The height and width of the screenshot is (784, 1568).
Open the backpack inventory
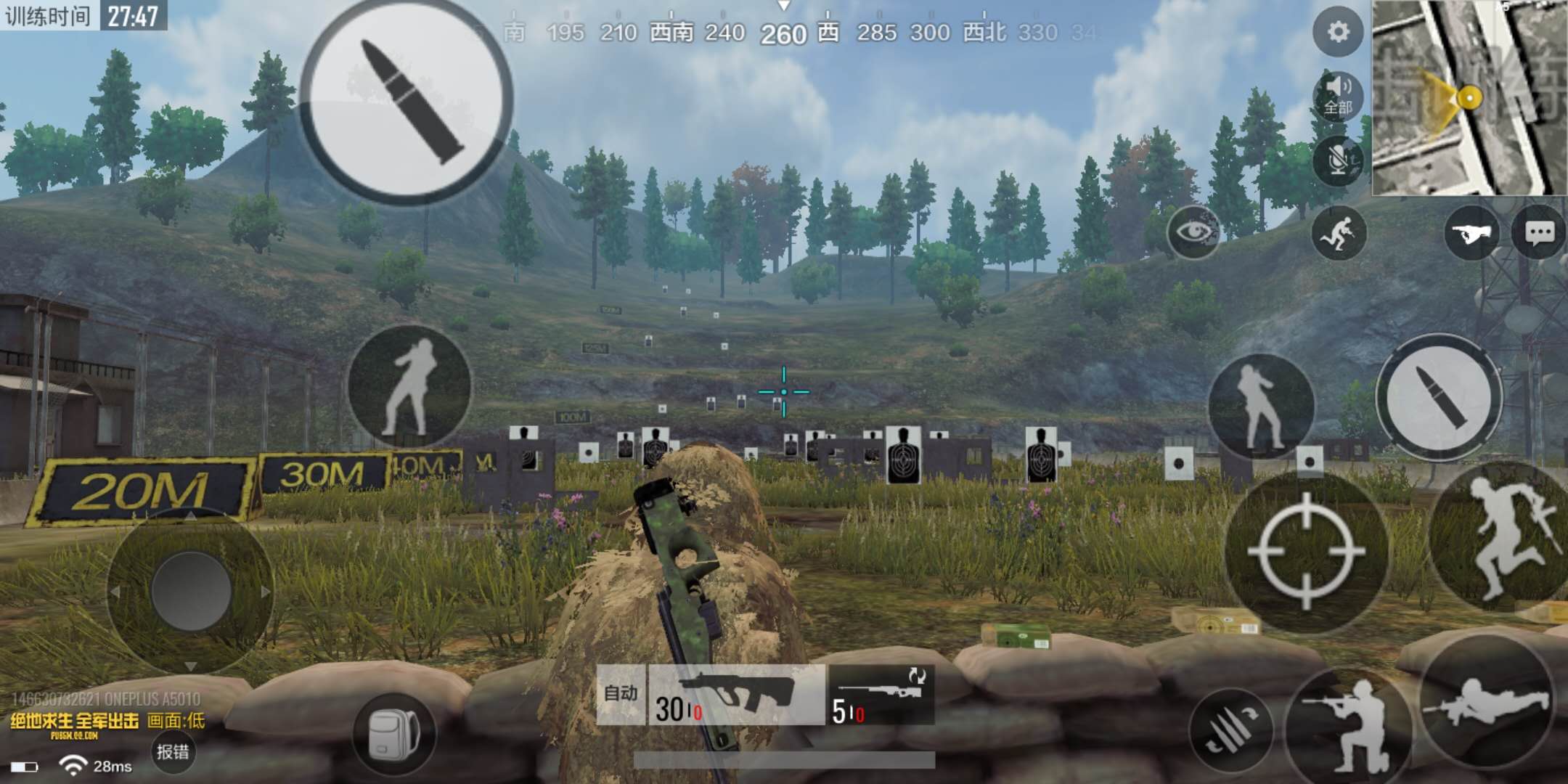(x=394, y=733)
